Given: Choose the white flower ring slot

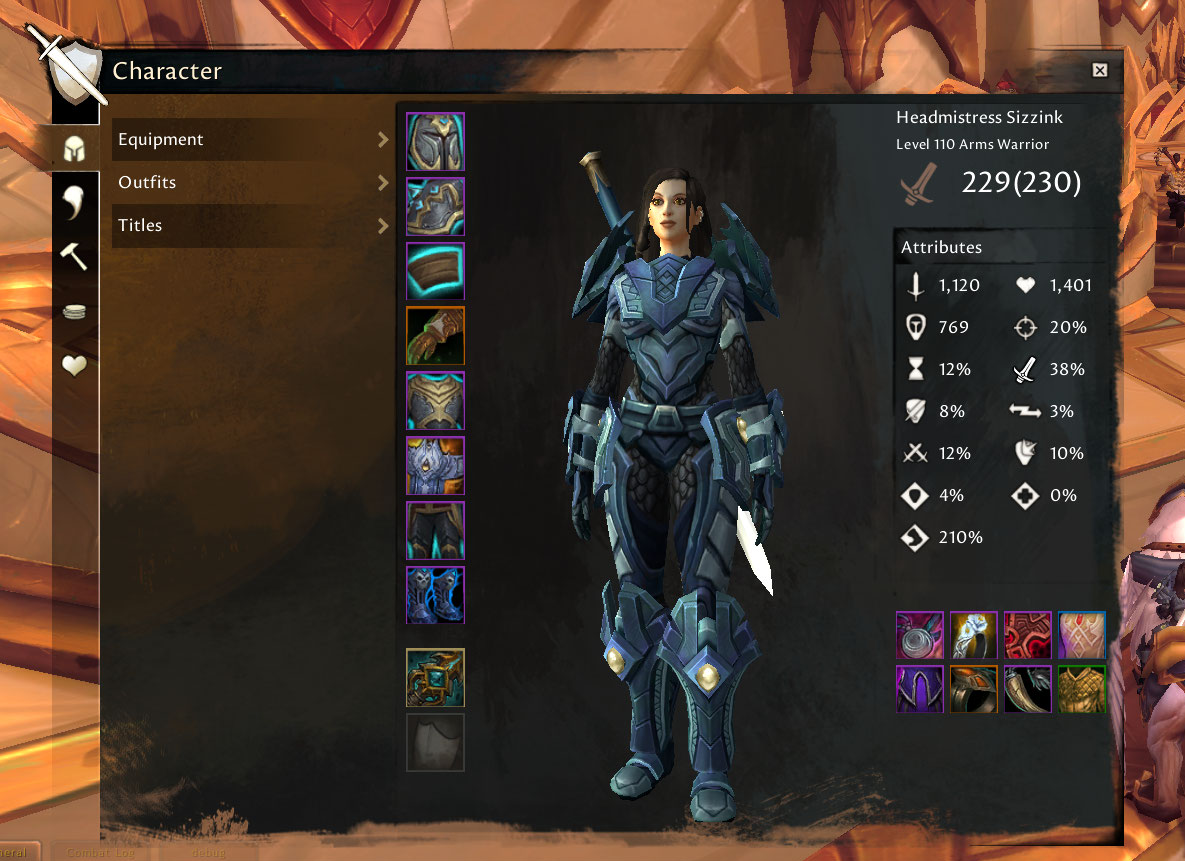Looking at the screenshot, I should click(x=974, y=636).
